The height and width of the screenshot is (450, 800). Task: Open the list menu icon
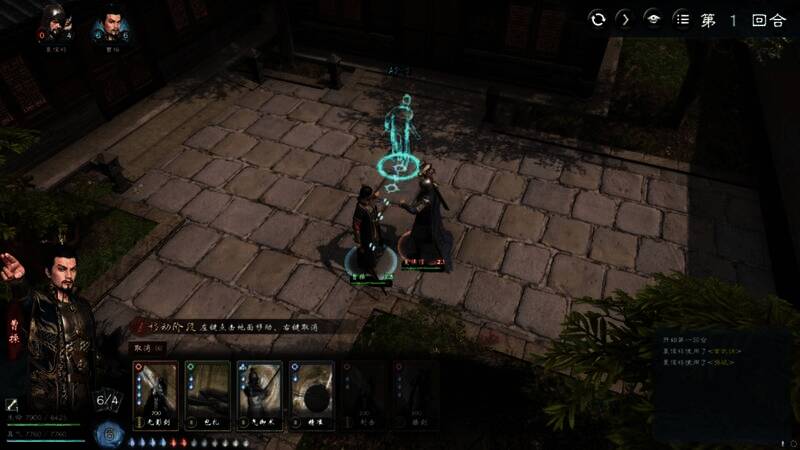[x=682, y=19]
